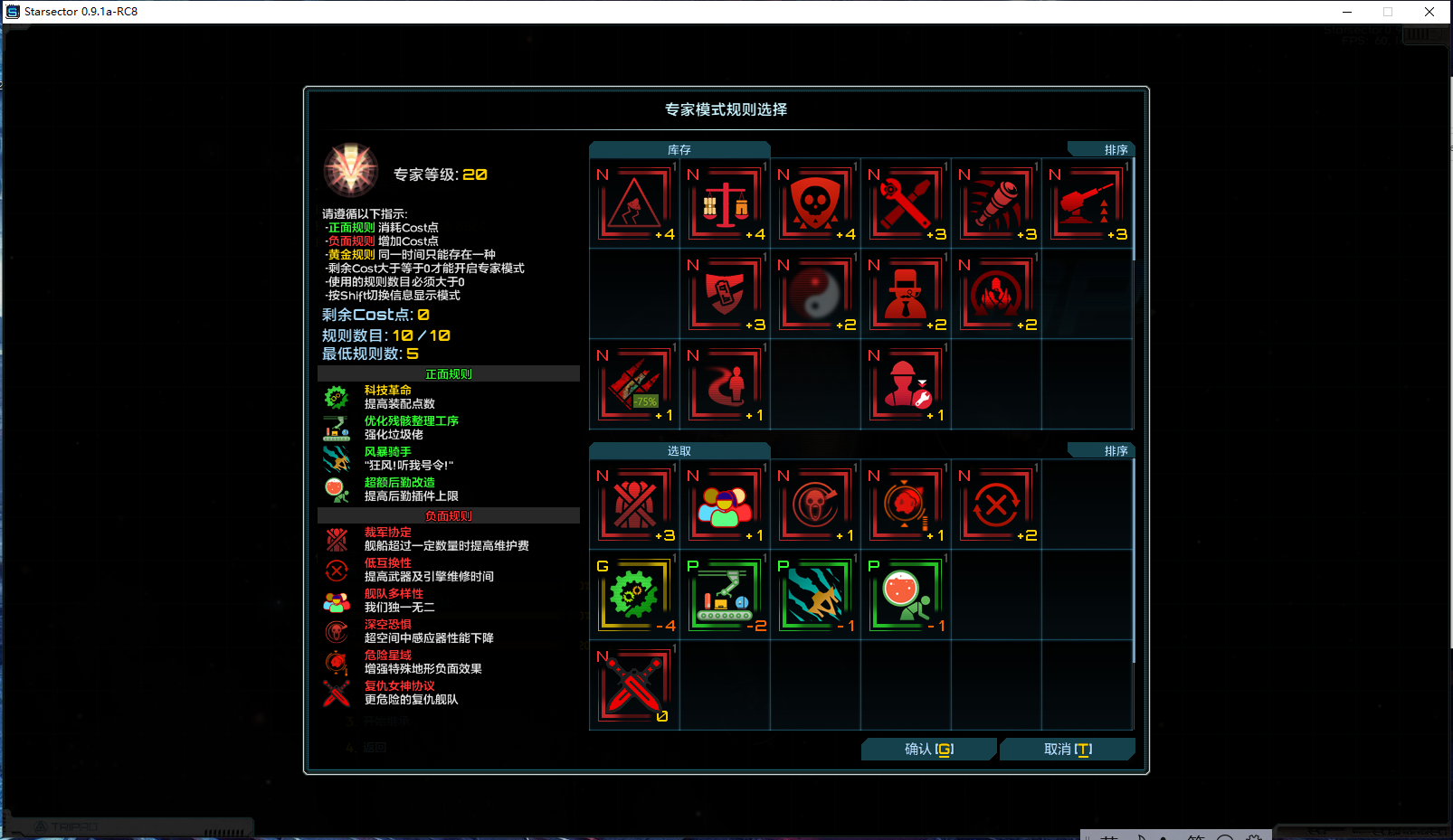Viewport: 1453px width, 840px height.
Task: Pick the crossed wrench and brush rule (+3)
Action: 906,202
